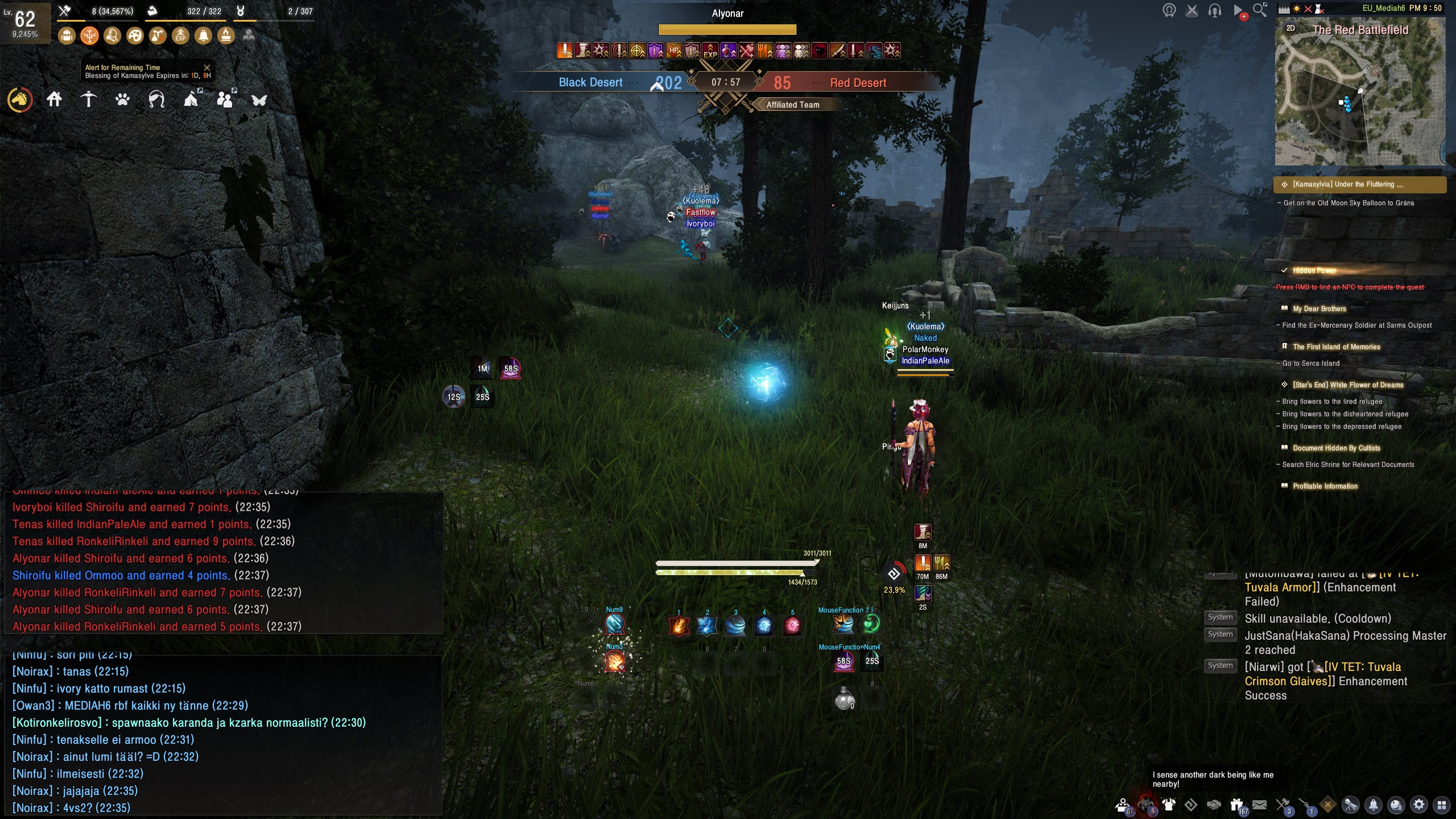The height and width of the screenshot is (819, 1456).
Task: Select the backpack buff icon
Action: [x=67, y=36]
